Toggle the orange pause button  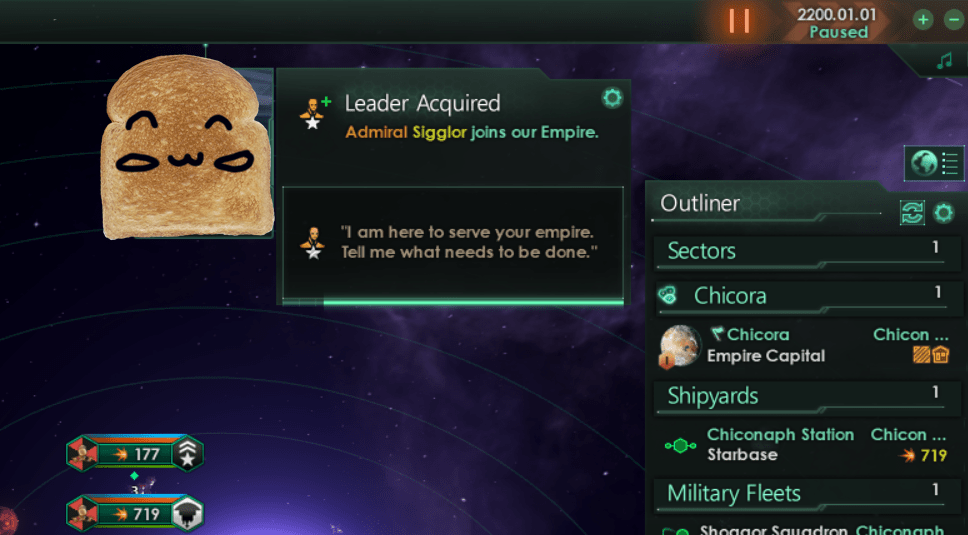click(x=739, y=20)
